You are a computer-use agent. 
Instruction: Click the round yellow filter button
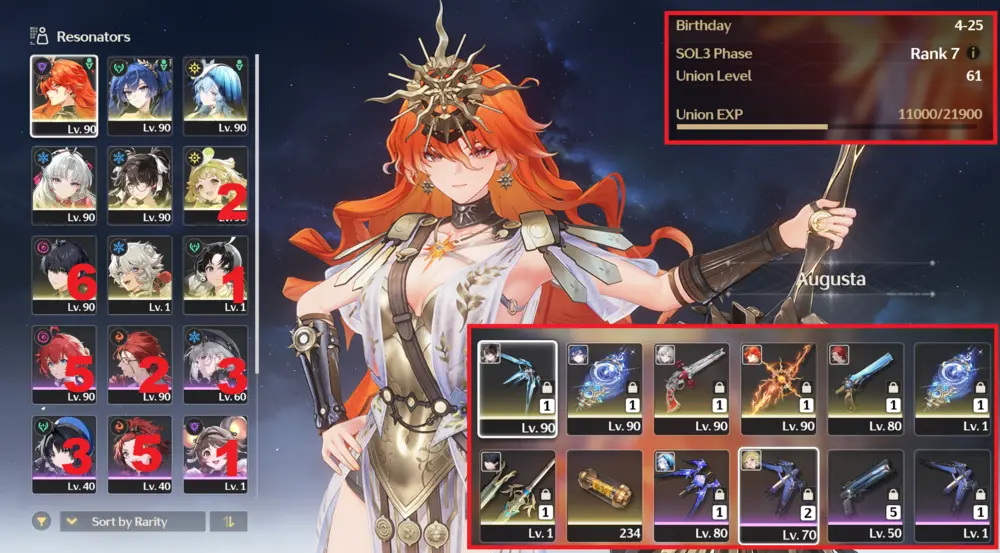pyautogui.click(x=42, y=521)
